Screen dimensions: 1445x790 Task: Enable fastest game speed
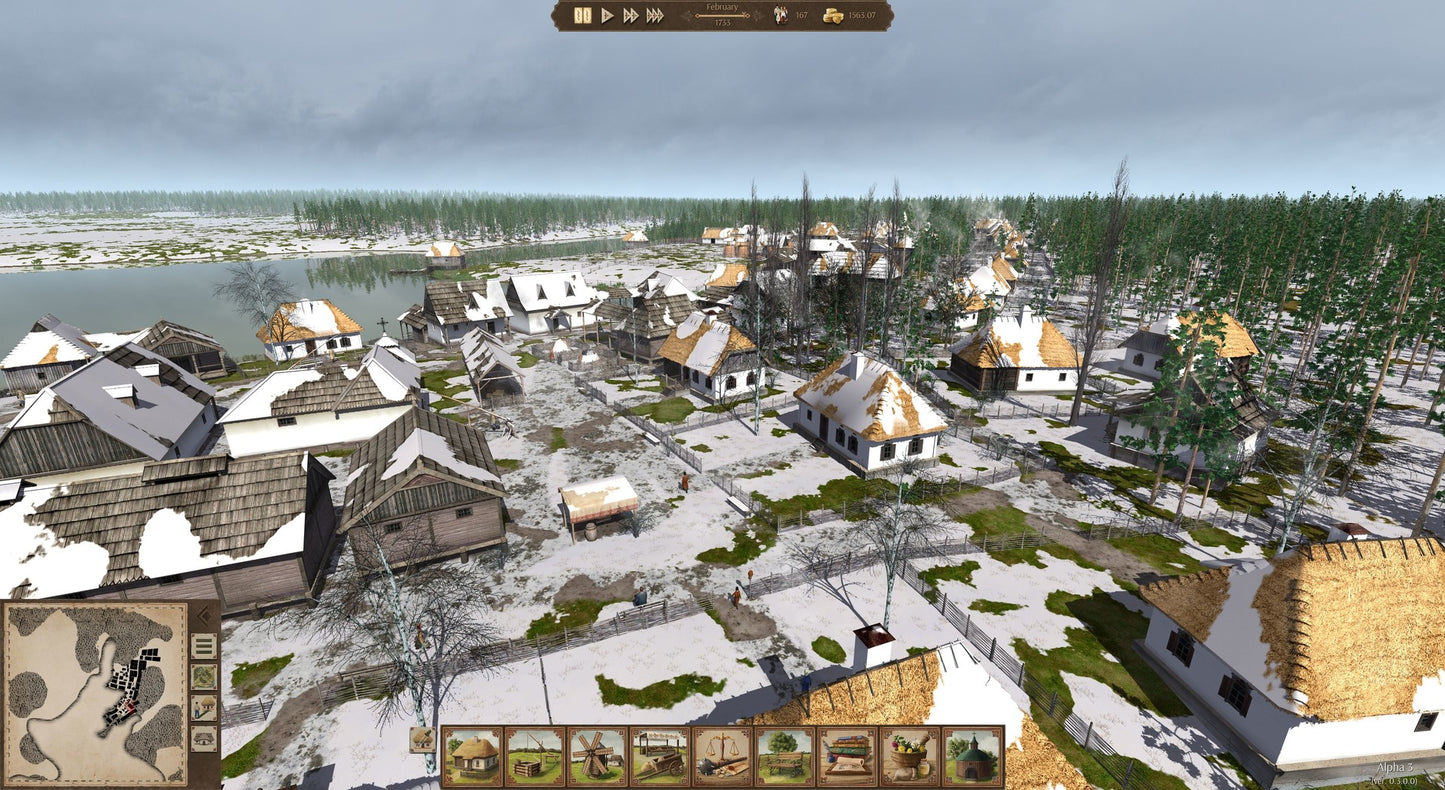pyautogui.click(x=655, y=16)
